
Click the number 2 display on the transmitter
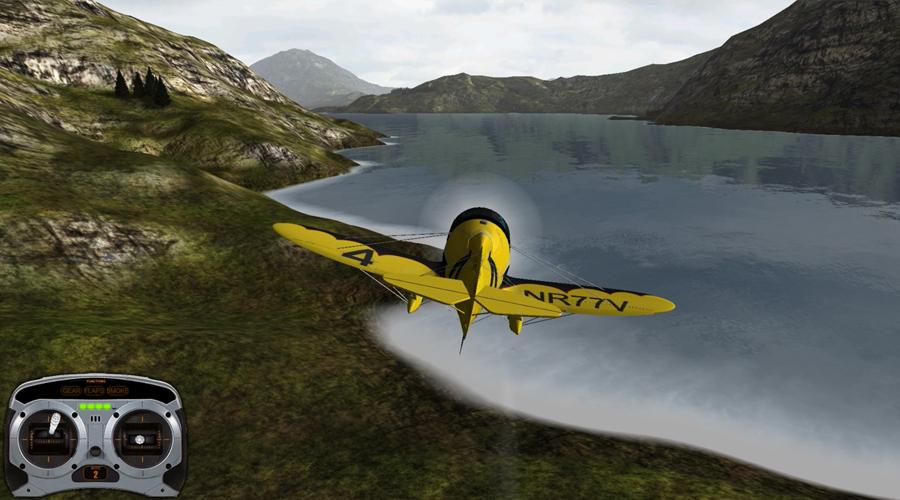coord(95,472)
